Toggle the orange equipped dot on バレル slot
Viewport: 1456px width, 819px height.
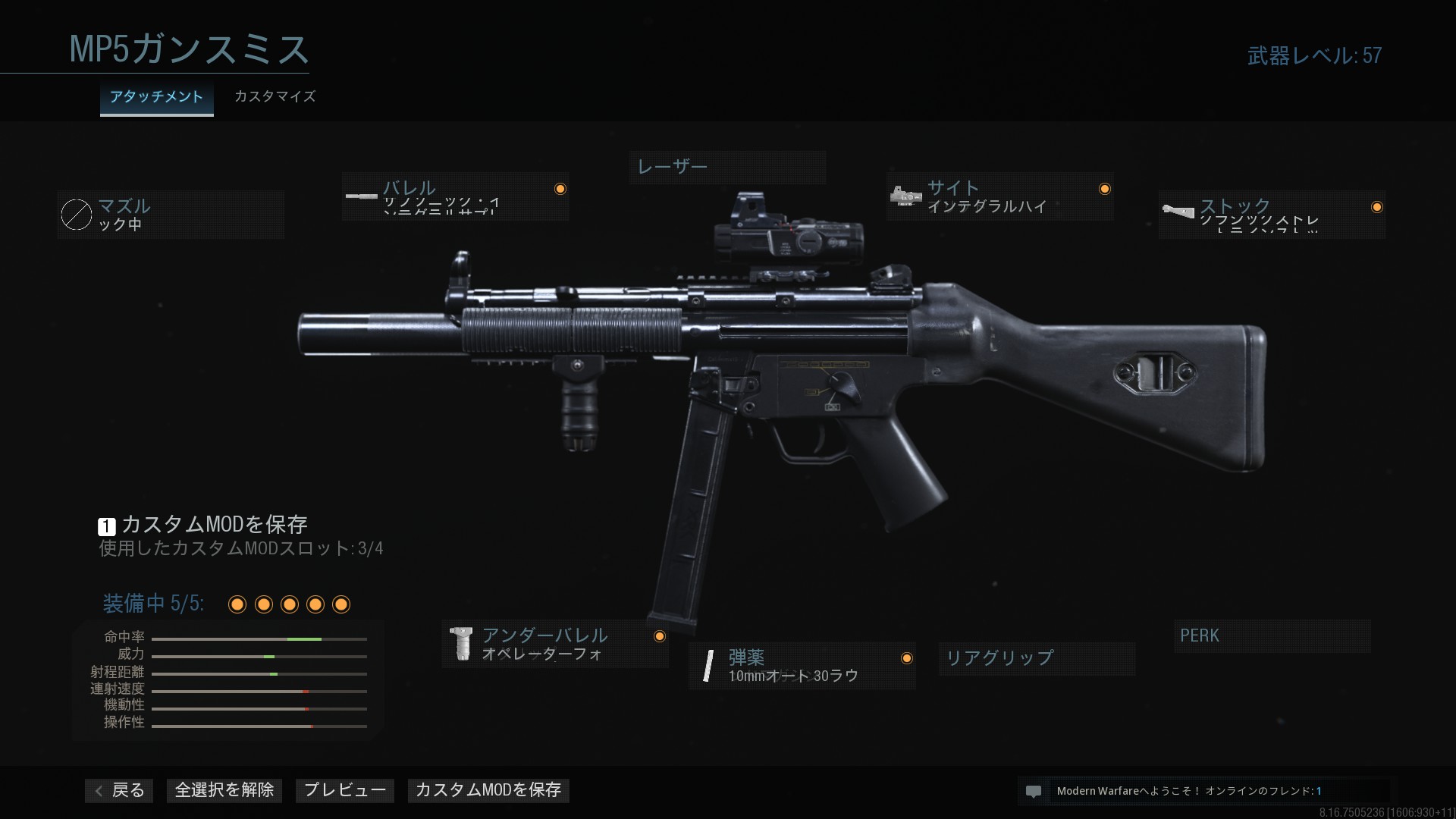tap(560, 188)
